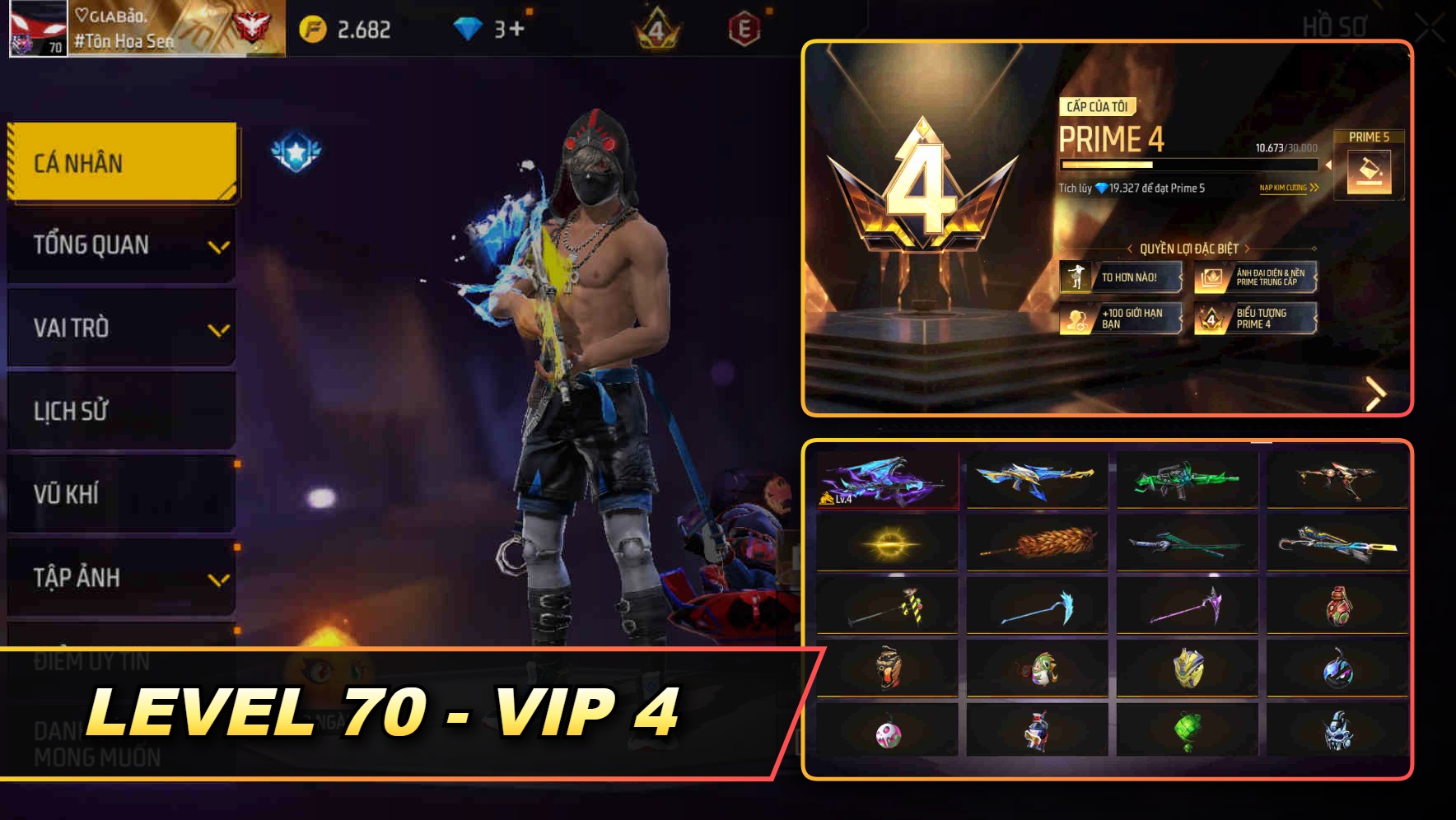Open the Lịch Sử section

click(119, 411)
